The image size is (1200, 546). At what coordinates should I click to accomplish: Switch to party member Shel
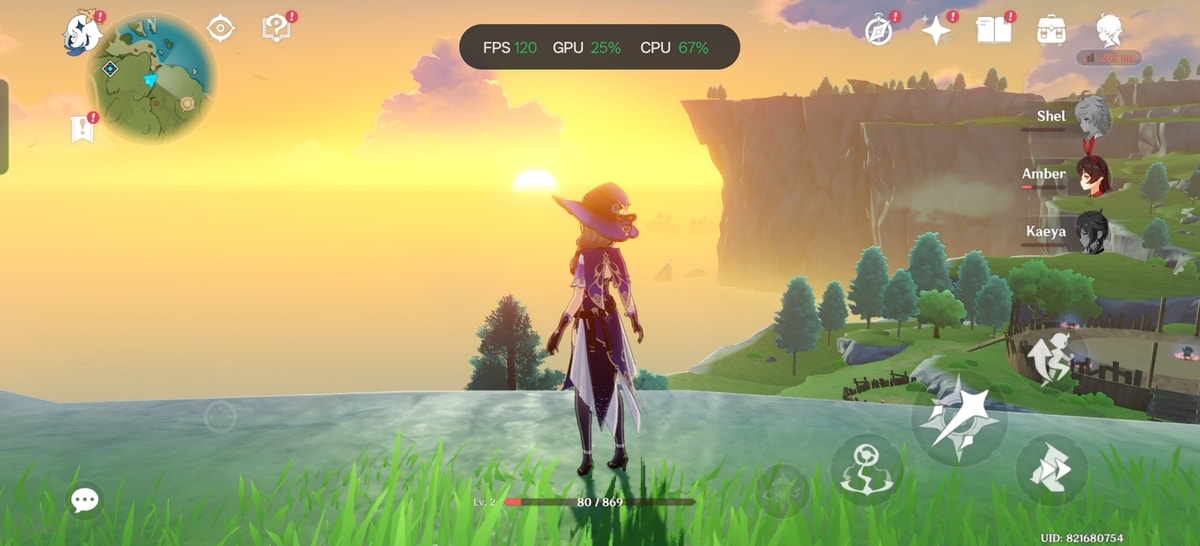[1090, 116]
